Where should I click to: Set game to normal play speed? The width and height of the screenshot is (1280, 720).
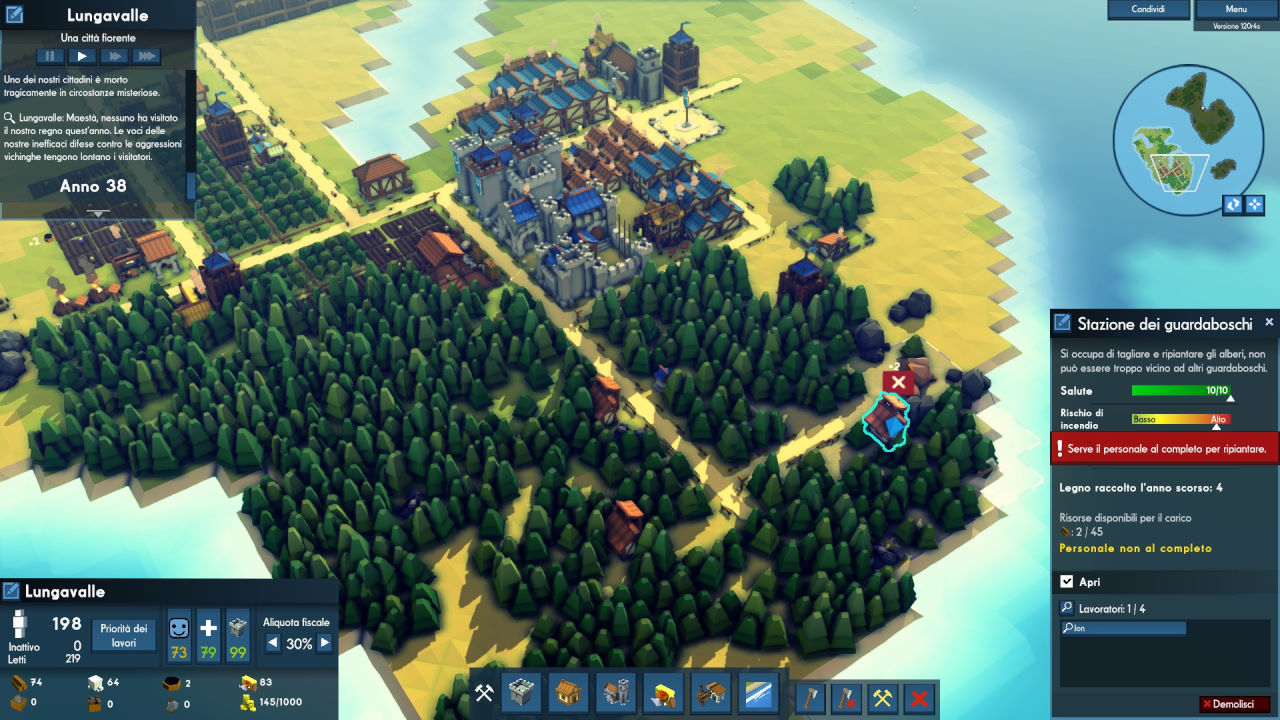click(82, 56)
